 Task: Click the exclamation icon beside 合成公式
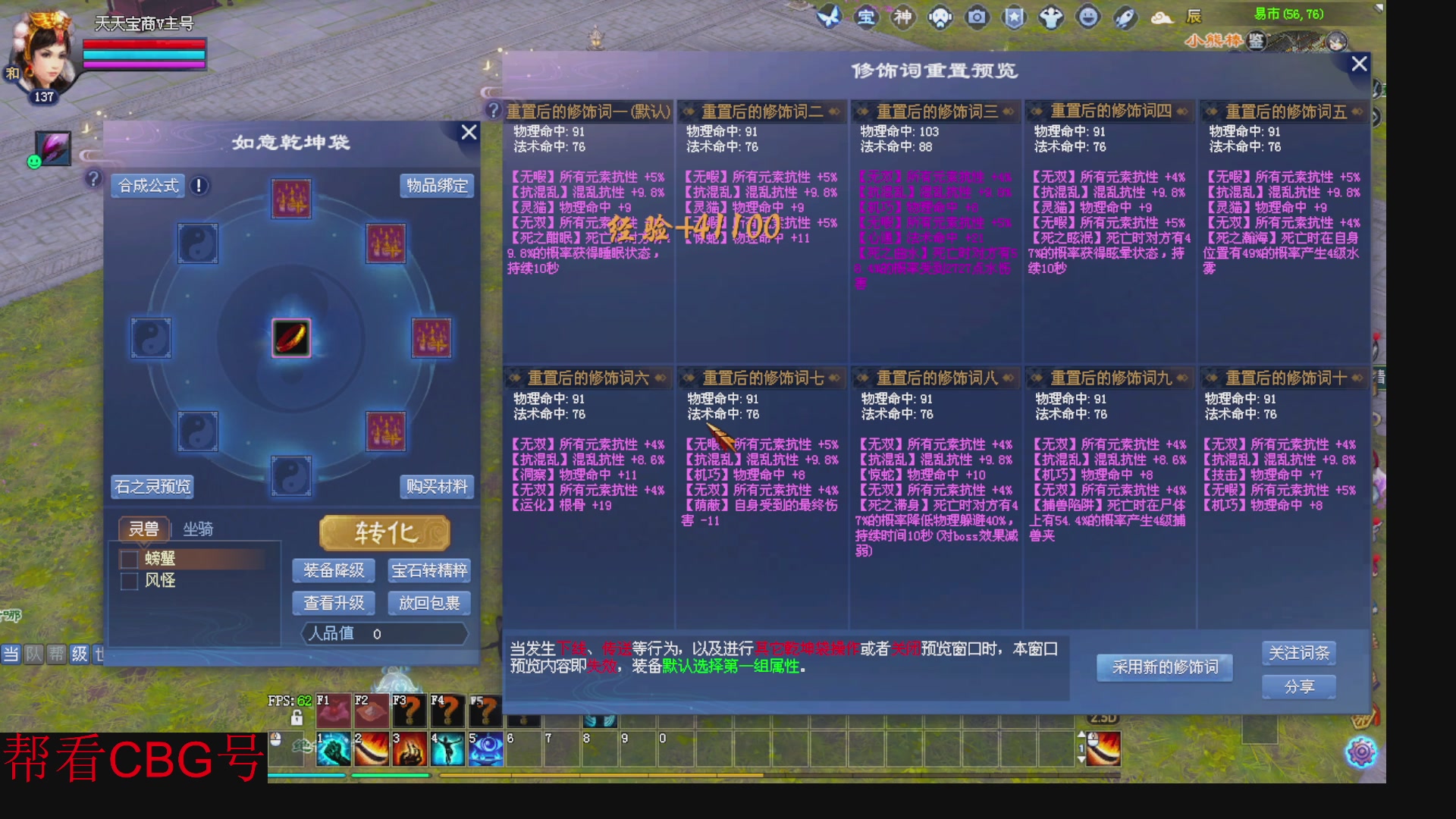coord(197,185)
